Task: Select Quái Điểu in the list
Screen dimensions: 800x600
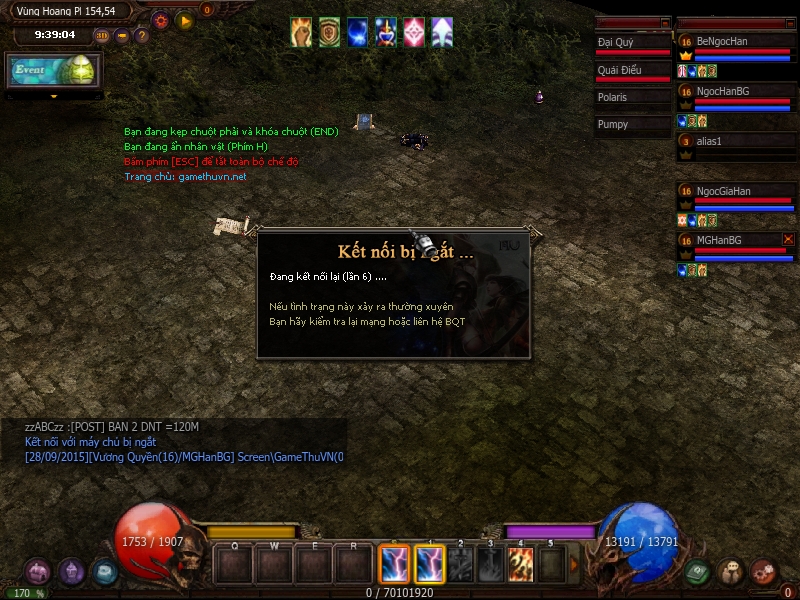Action: [632, 71]
